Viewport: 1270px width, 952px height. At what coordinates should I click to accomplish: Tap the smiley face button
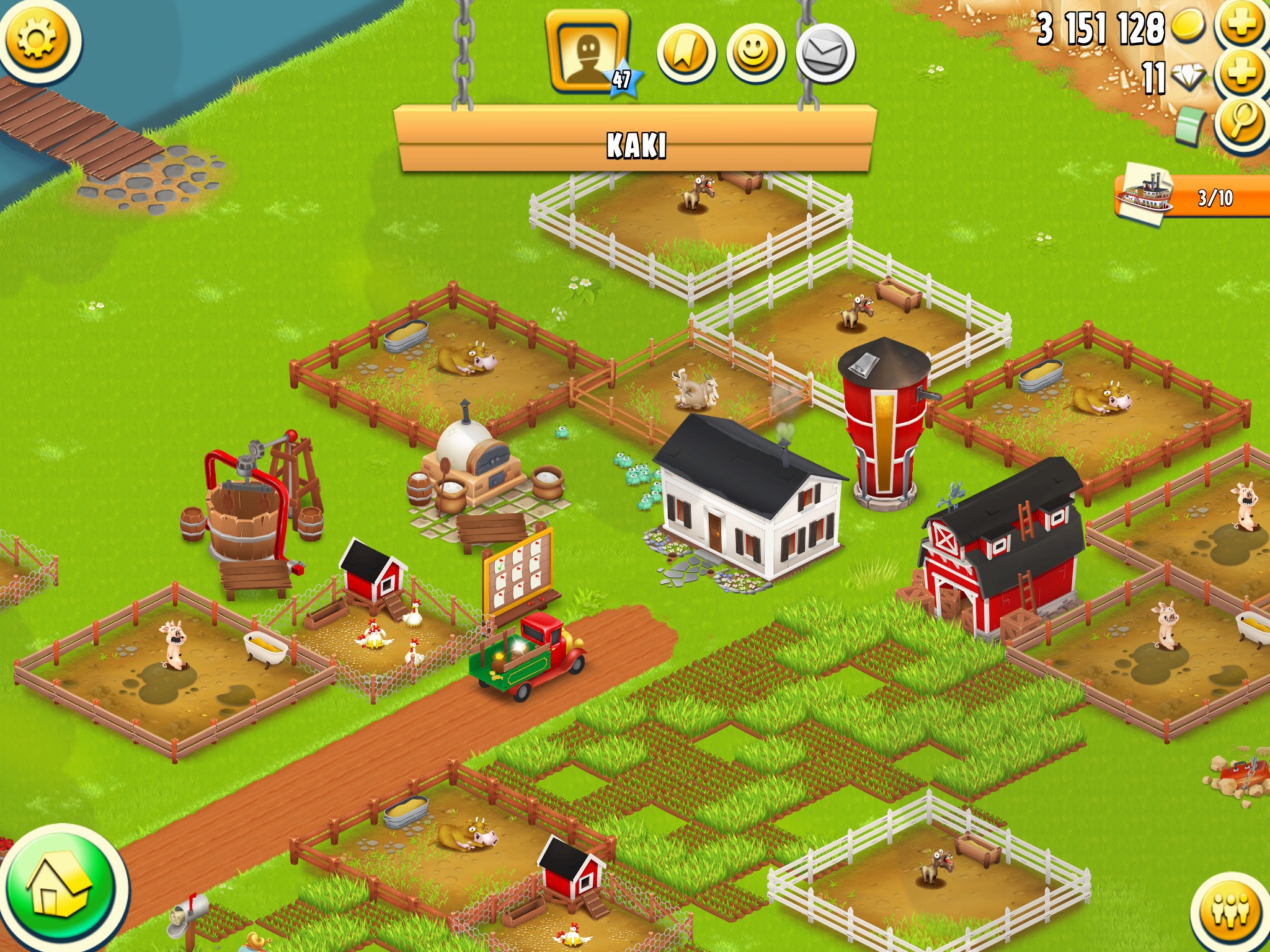click(x=755, y=53)
